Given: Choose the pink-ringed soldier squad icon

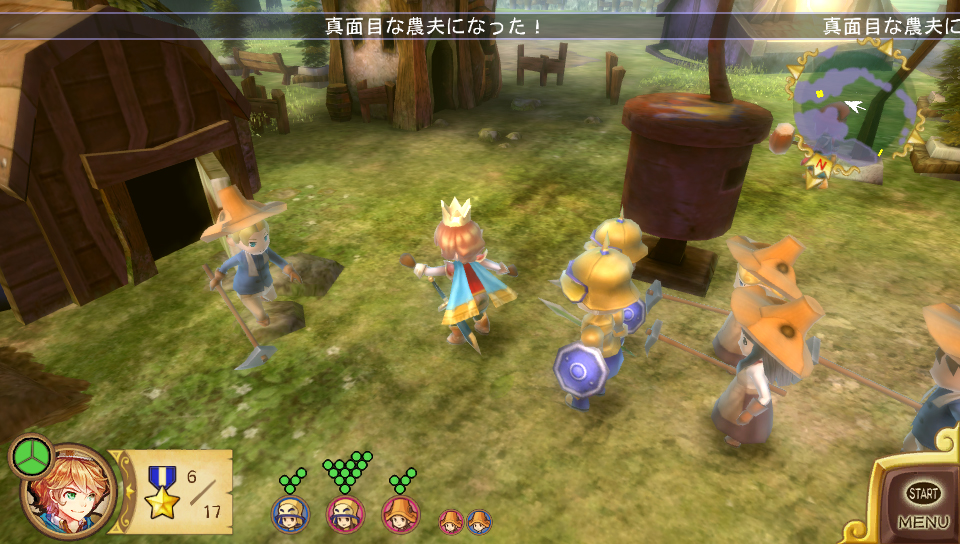Looking at the screenshot, I should [x=345, y=514].
